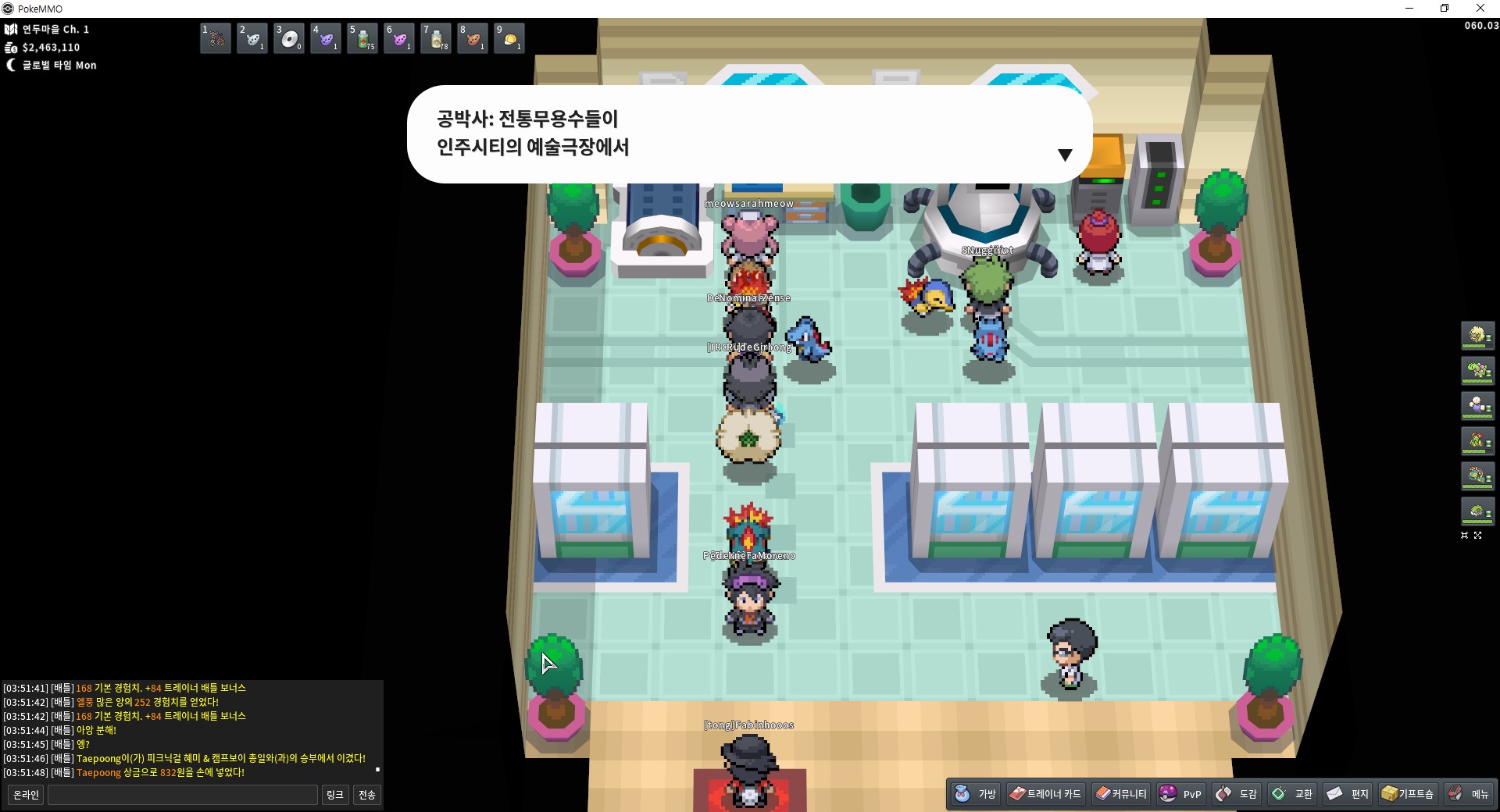Open the 가방 (bag) menu
This screenshot has width=1500, height=812.
[976, 794]
